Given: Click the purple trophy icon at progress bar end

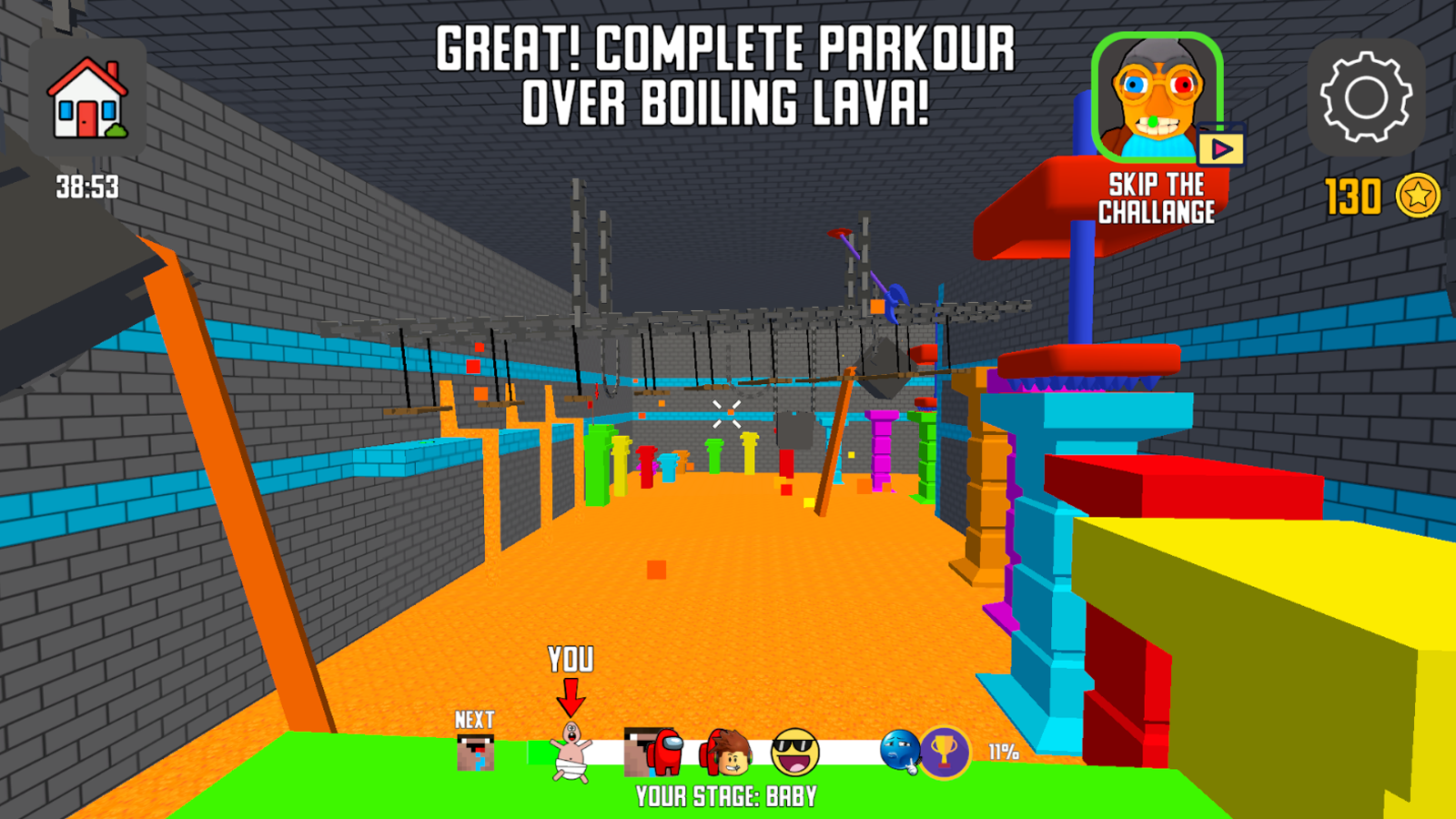Looking at the screenshot, I should (x=945, y=753).
